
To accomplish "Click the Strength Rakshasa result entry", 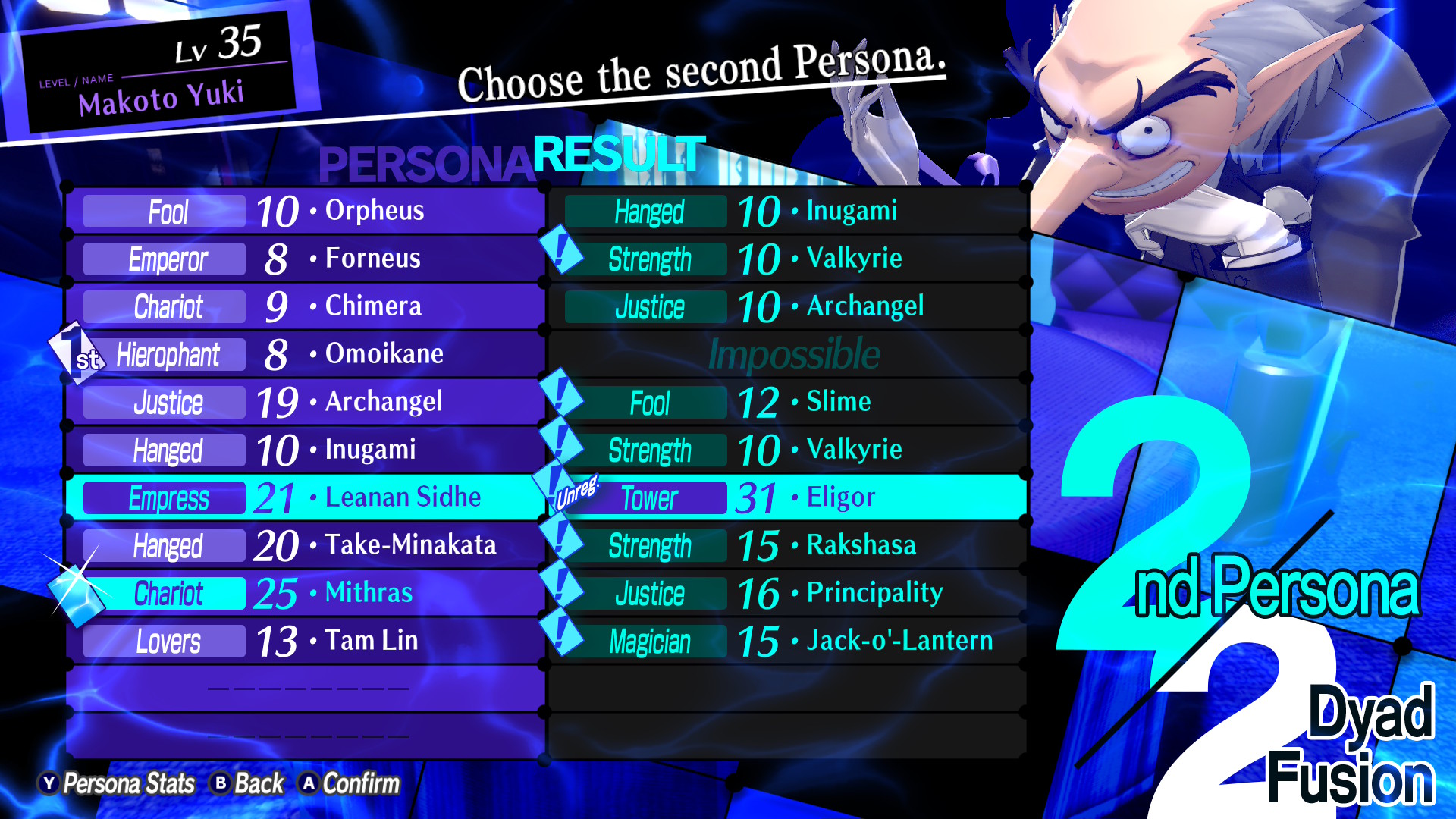I will (789, 545).
